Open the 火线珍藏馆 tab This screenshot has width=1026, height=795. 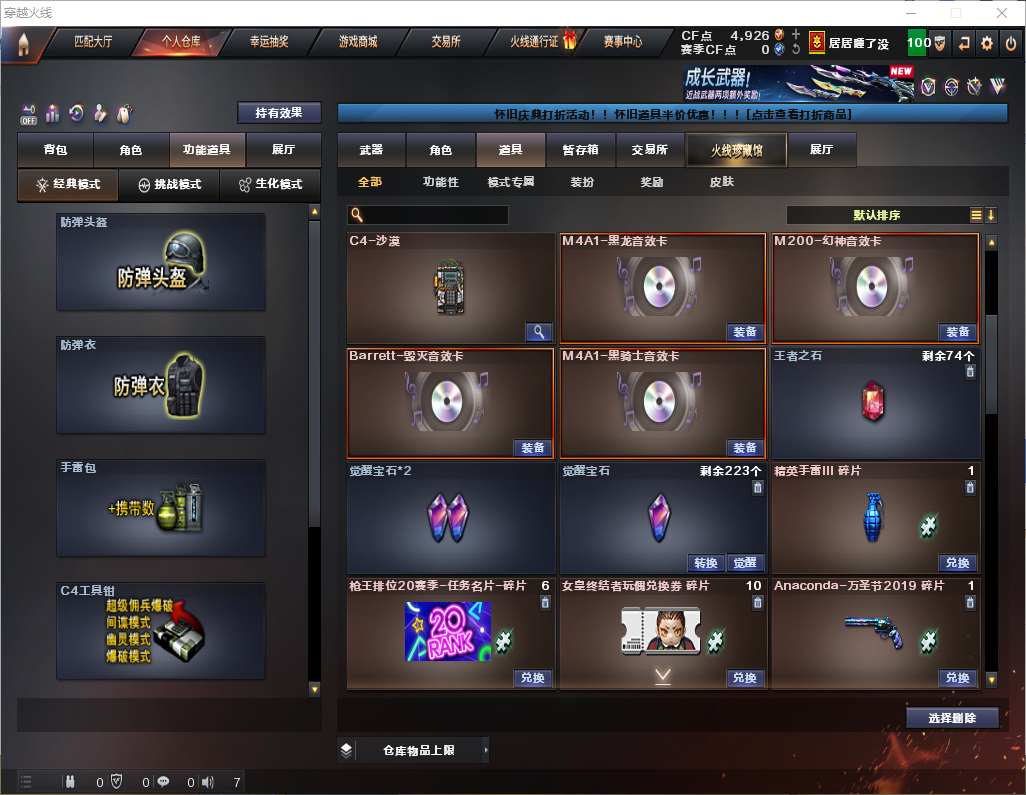pos(736,150)
